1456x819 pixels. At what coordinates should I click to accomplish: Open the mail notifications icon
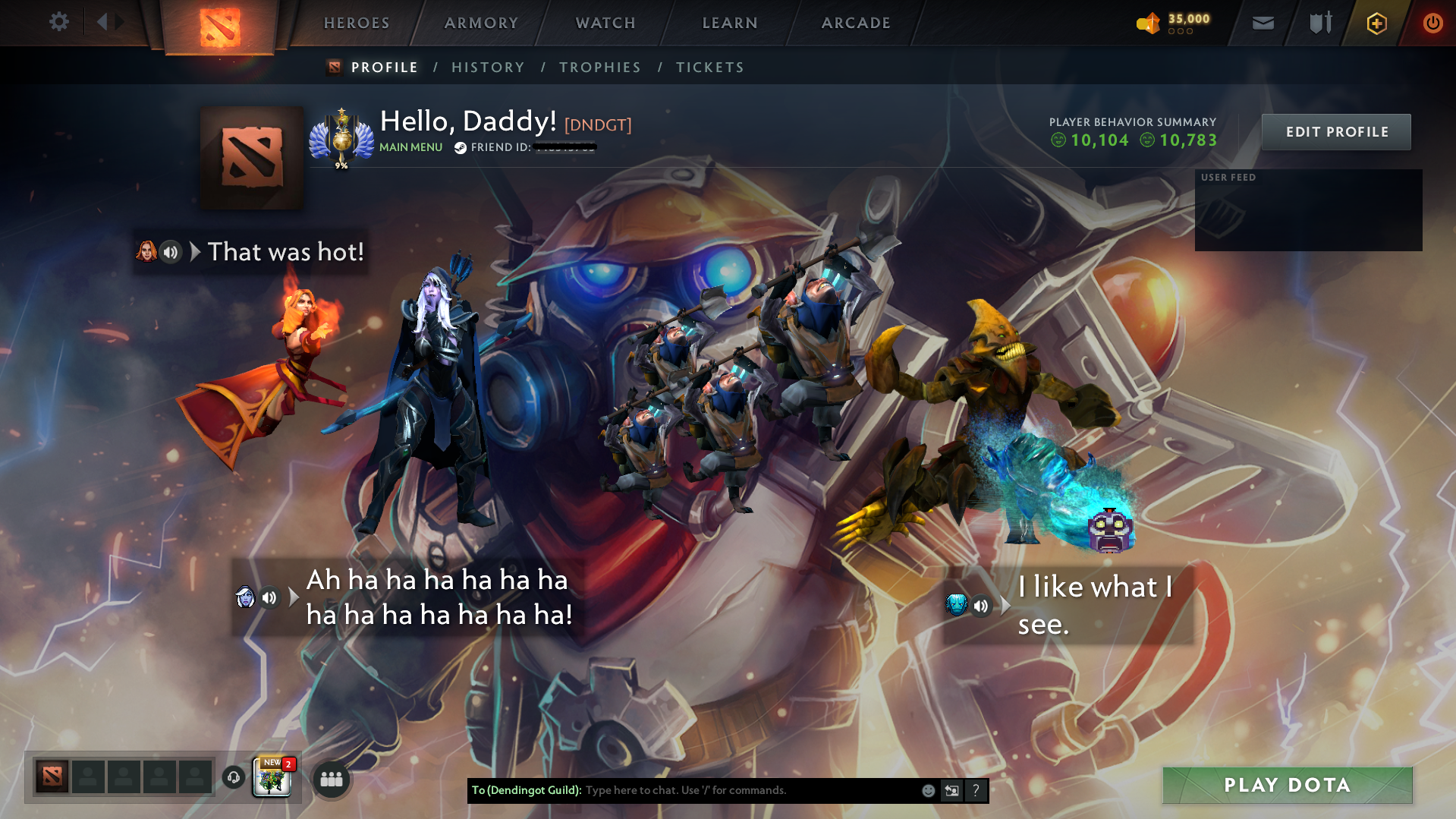point(1262,23)
